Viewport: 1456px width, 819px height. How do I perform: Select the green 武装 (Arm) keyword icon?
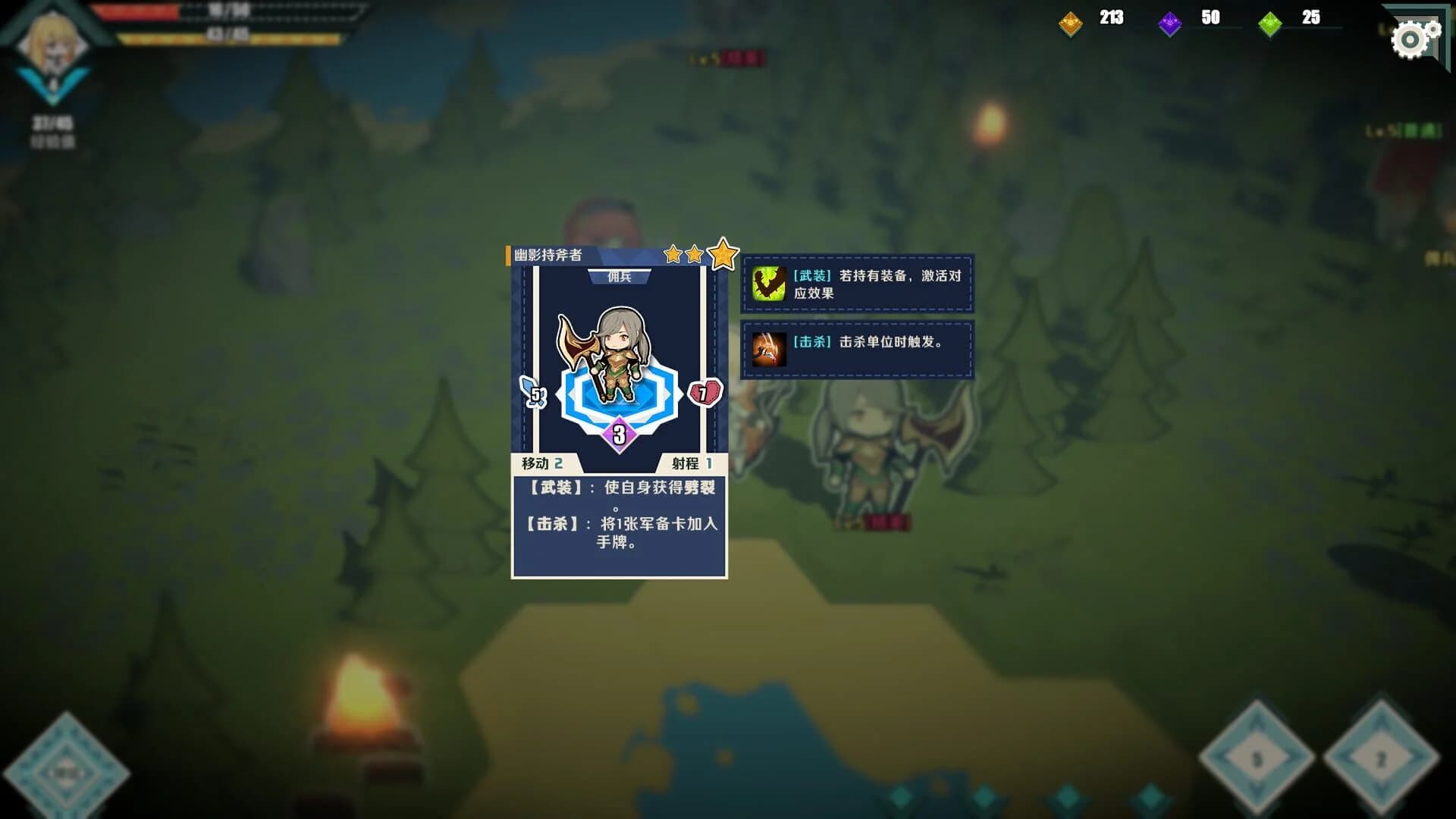[768, 286]
